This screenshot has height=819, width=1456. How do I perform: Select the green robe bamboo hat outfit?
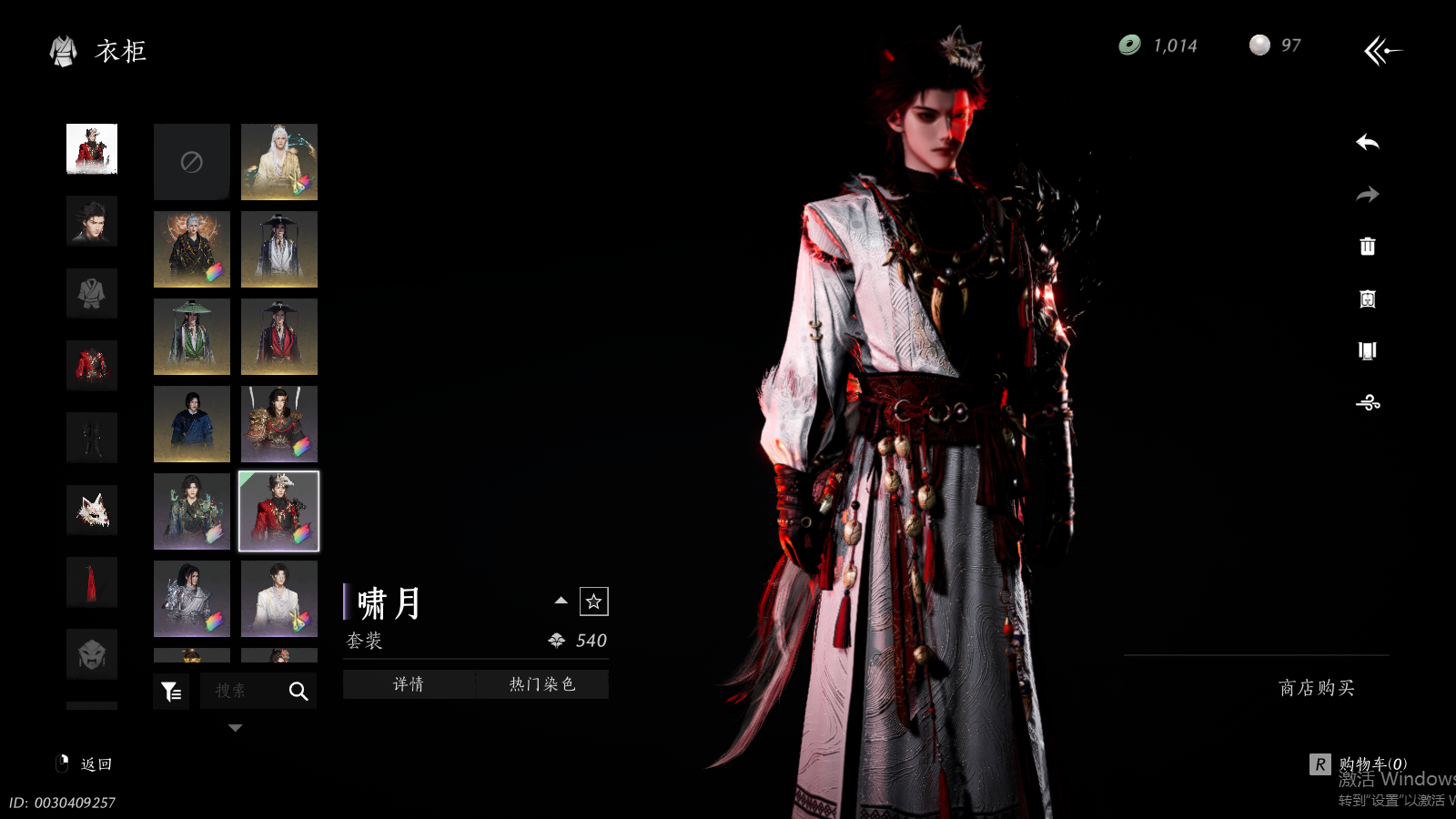coord(191,337)
